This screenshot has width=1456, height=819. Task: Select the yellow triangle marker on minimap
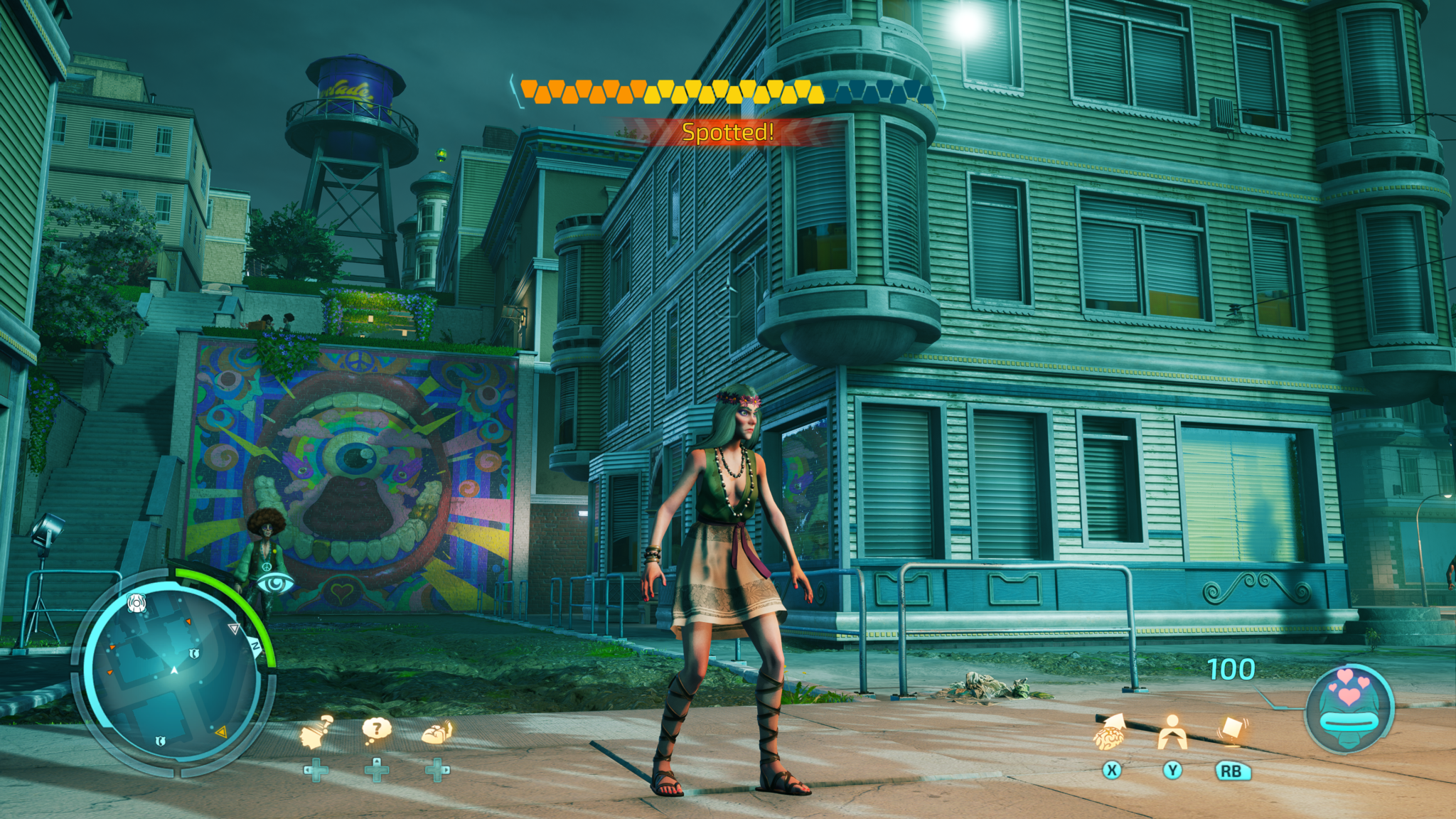[x=221, y=731]
